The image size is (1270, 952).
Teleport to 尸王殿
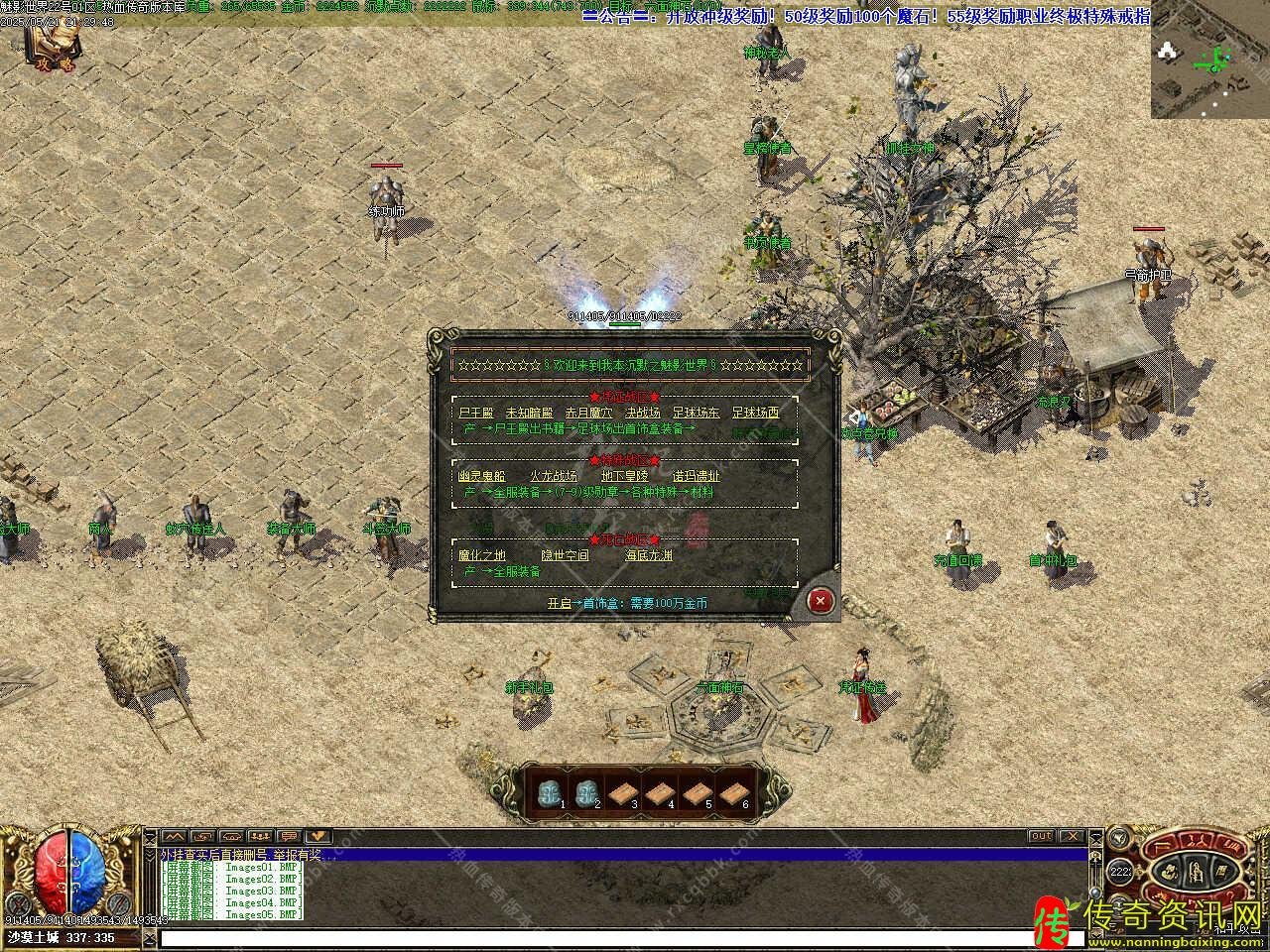(x=475, y=413)
